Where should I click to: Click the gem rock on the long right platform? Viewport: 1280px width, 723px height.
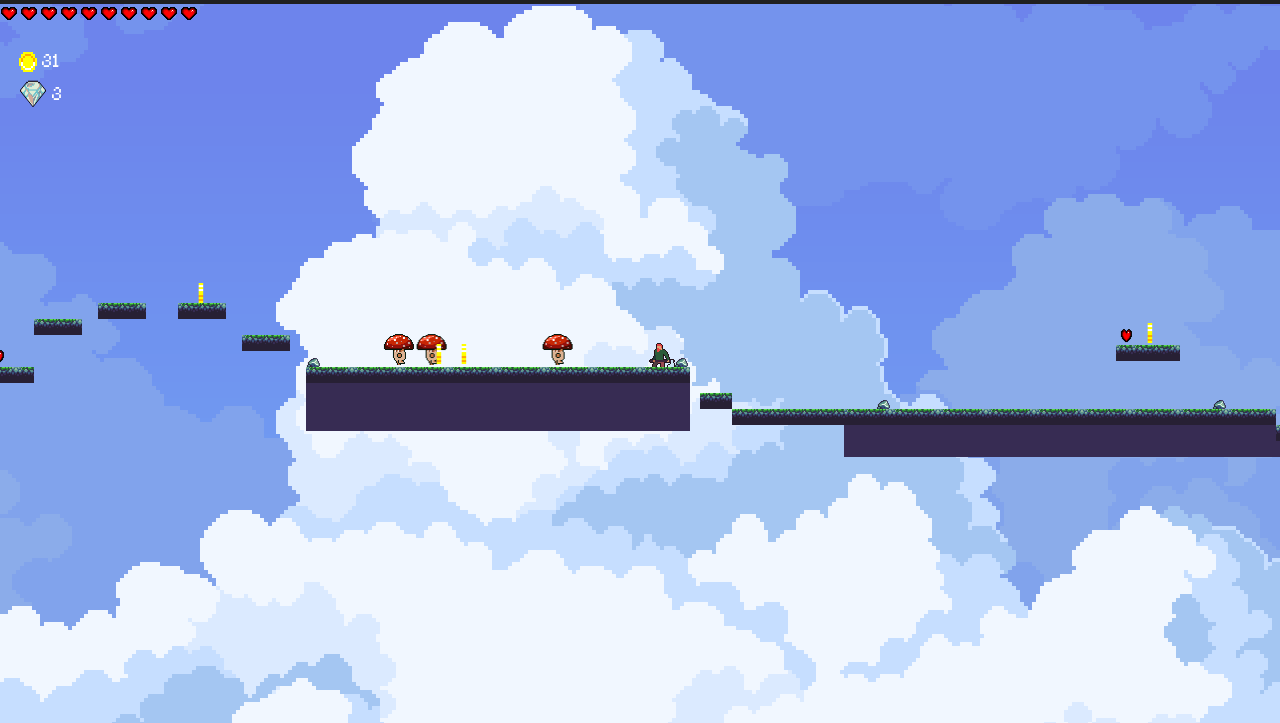coord(883,404)
